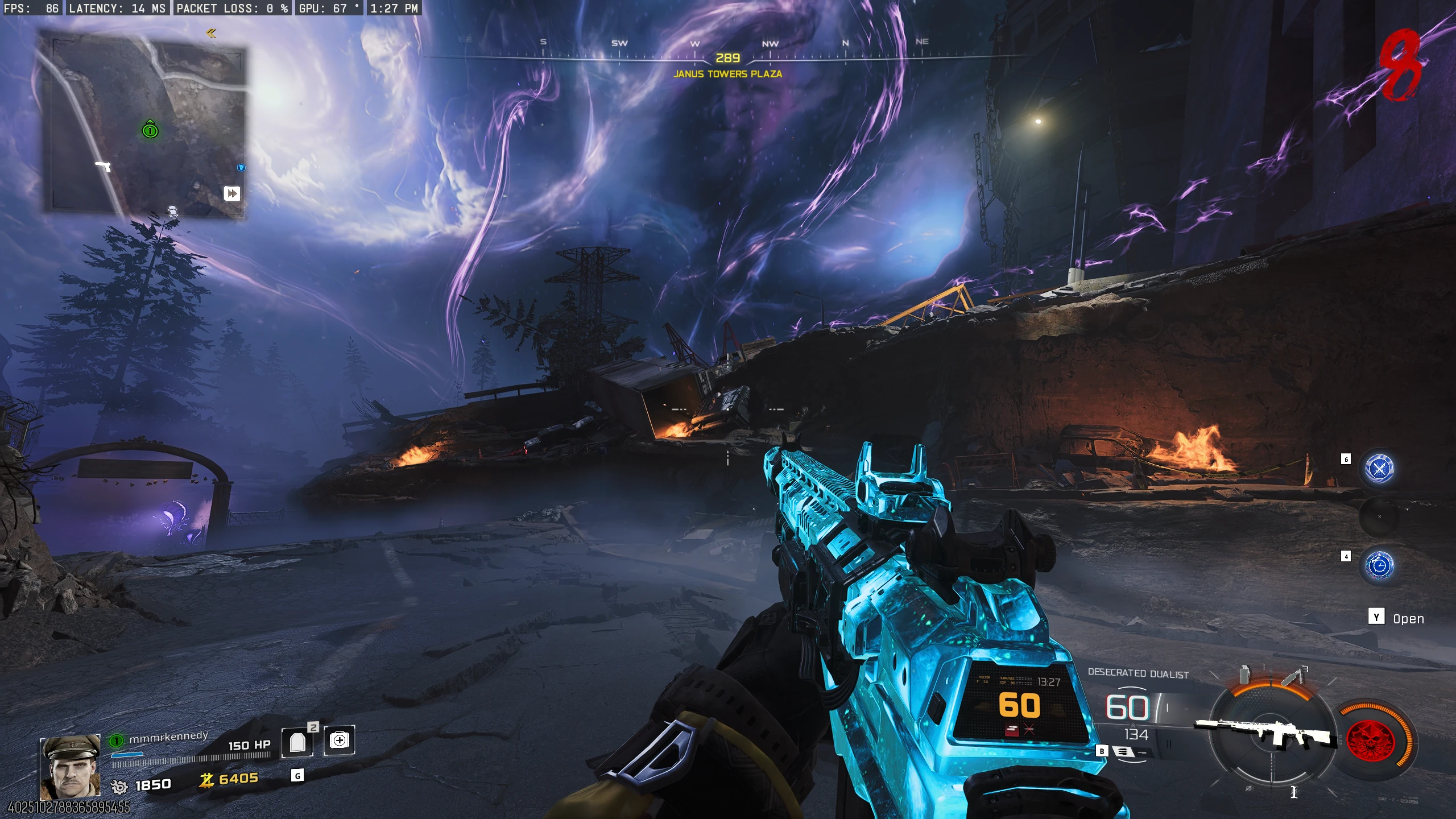Viewport: 1456px width, 819px height.
Task: Choose the tactical canister grenade icon
Action: coord(1245,676)
